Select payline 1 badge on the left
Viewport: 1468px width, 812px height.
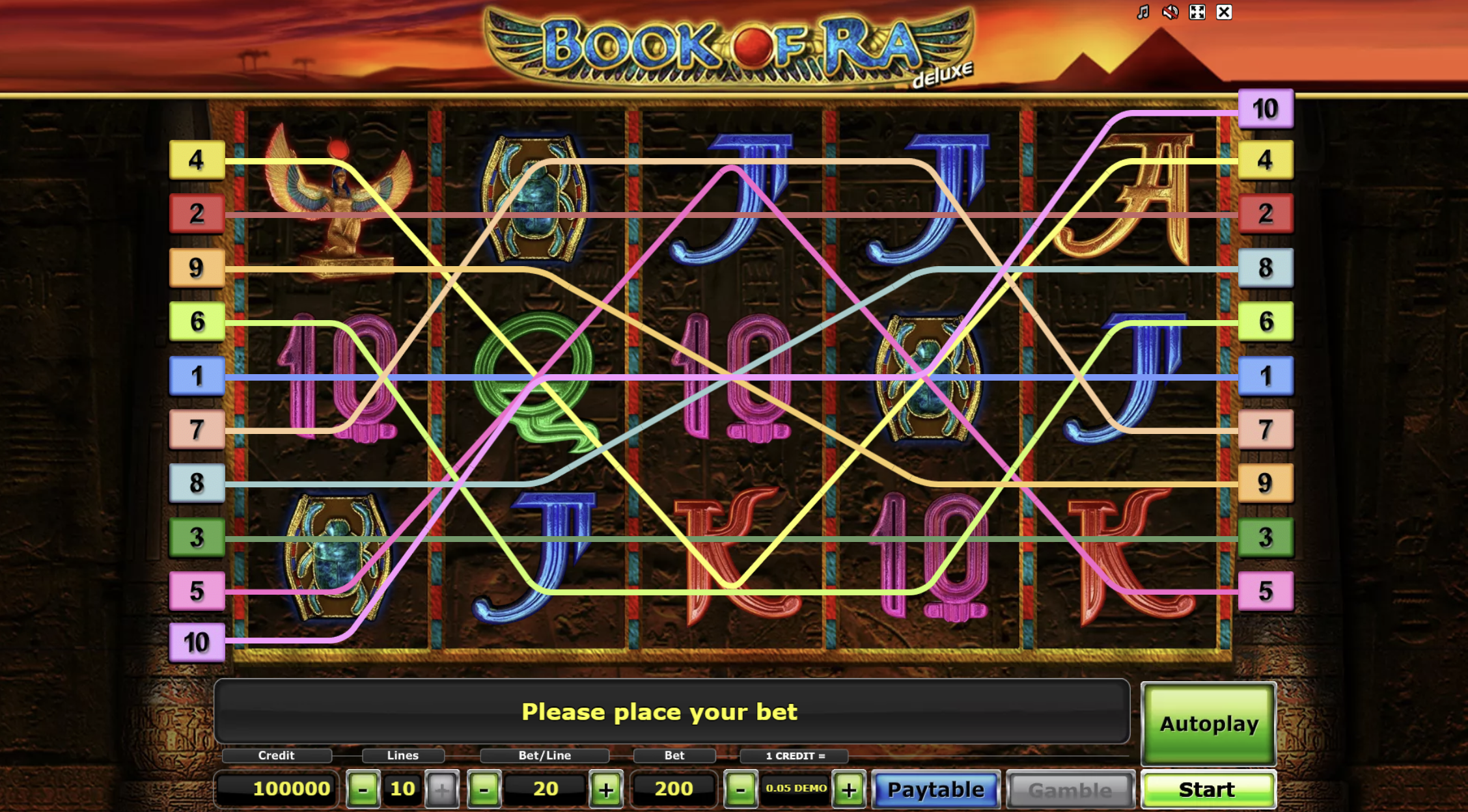click(x=197, y=377)
